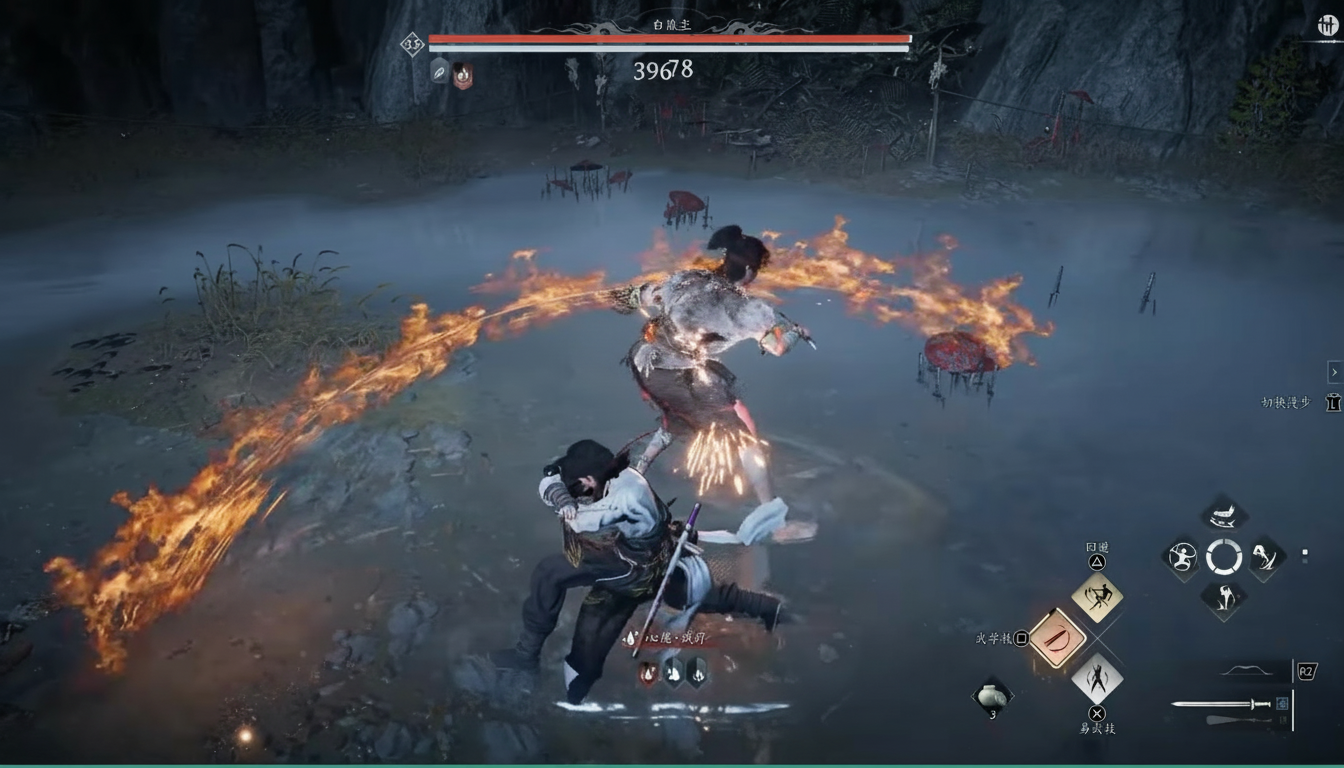Toggle the flame-drop hexagon stance indicator
Viewport: 1344px width, 768px height.
[648, 673]
